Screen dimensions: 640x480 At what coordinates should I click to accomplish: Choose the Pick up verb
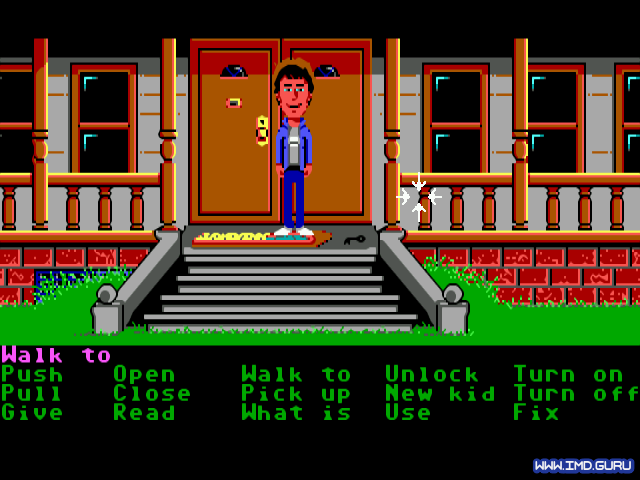pyautogui.click(x=296, y=394)
